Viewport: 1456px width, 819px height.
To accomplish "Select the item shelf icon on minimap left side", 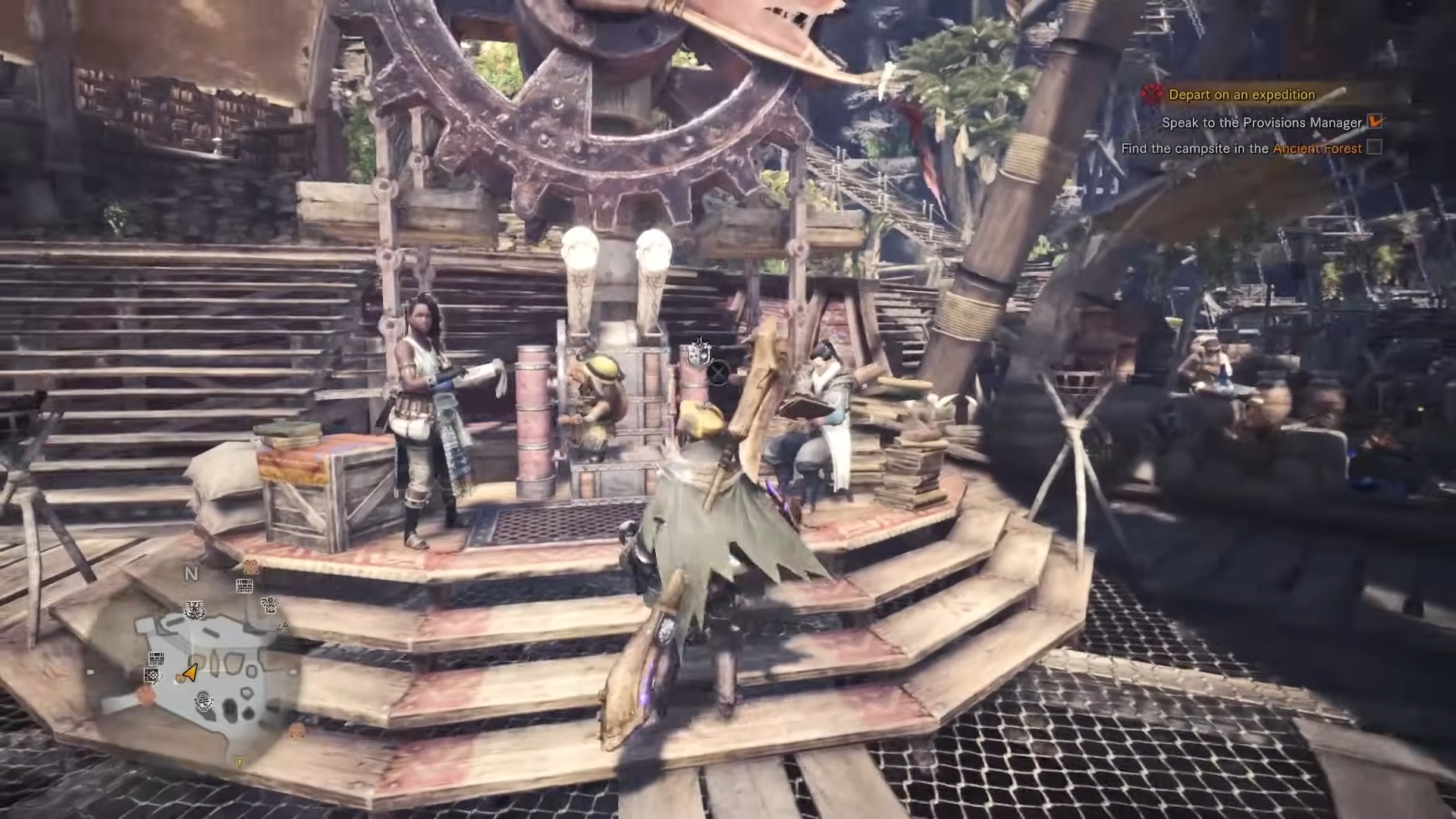I will pyautogui.click(x=155, y=660).
